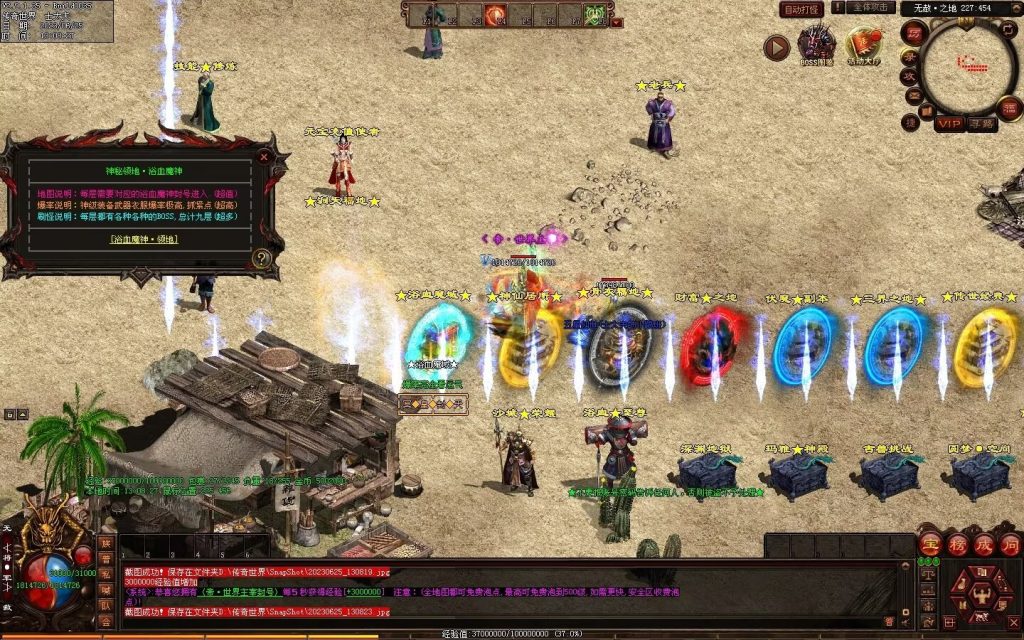The height and width of the screenshot is (640, 1024).
Task: Open the 成 achievements round button
Action: (983, 545)
